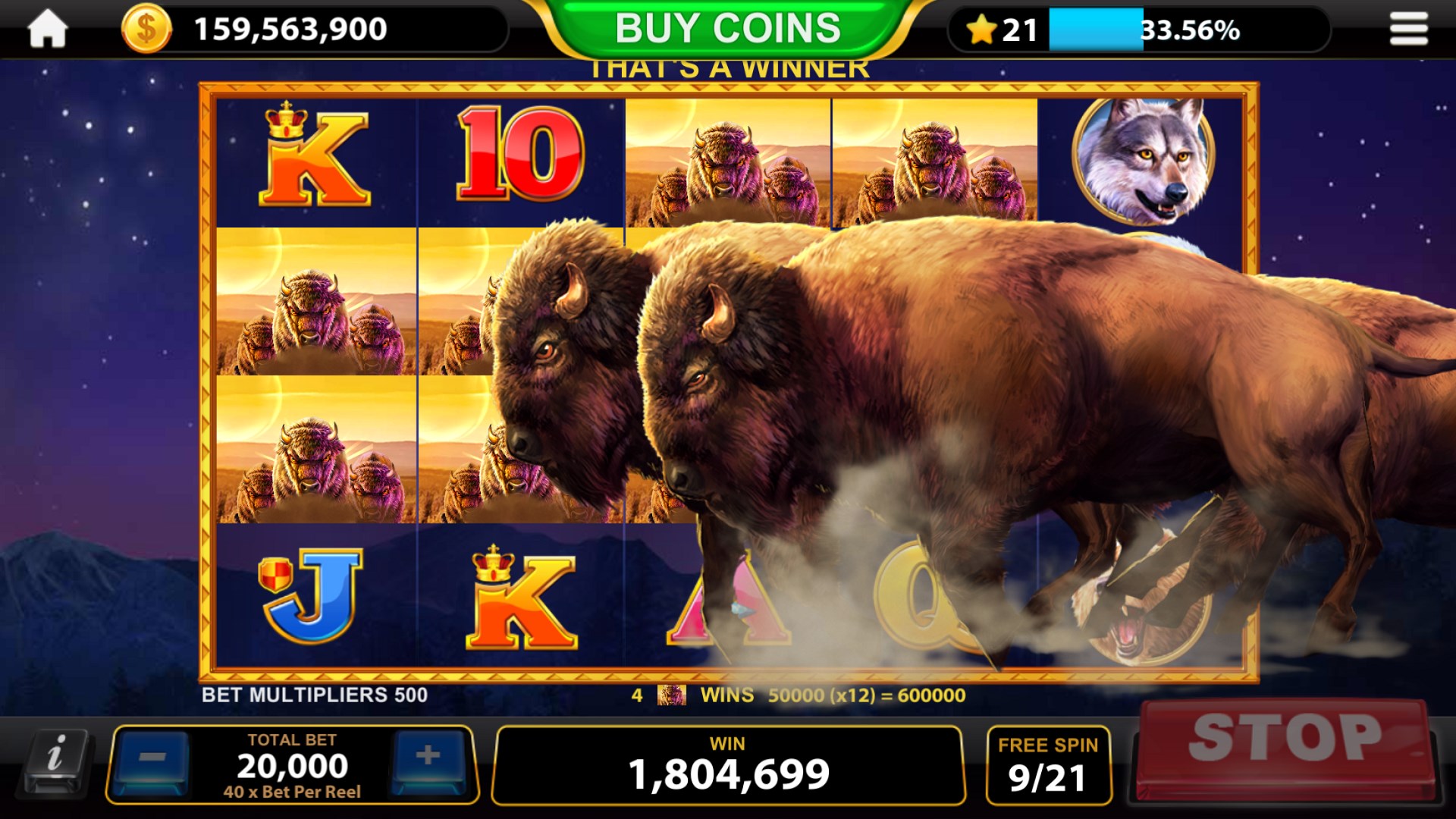Click the home icon

47,27
